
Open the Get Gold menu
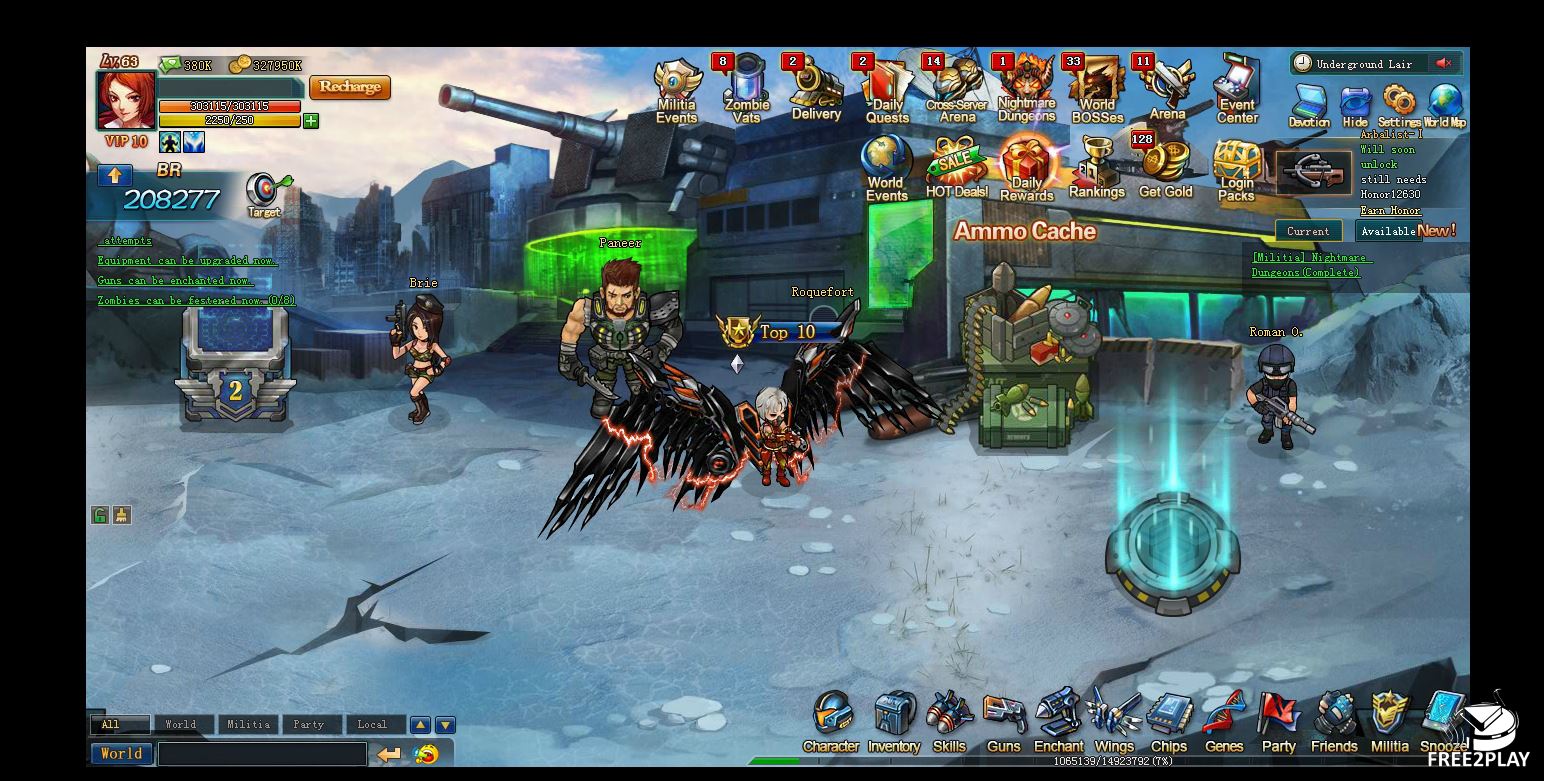1165,168
